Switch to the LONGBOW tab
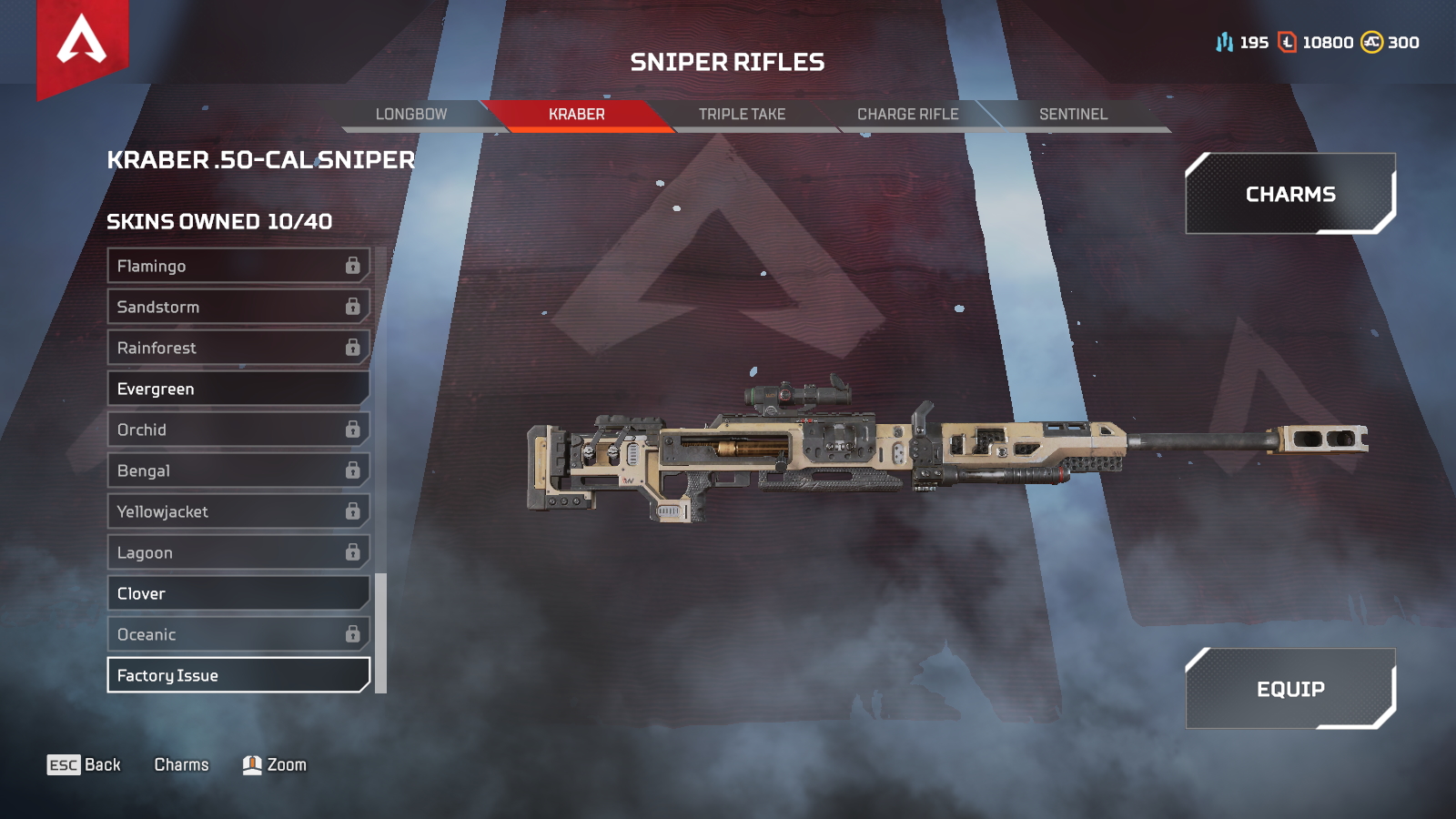1456x819 pixels. tap(409, 114)
